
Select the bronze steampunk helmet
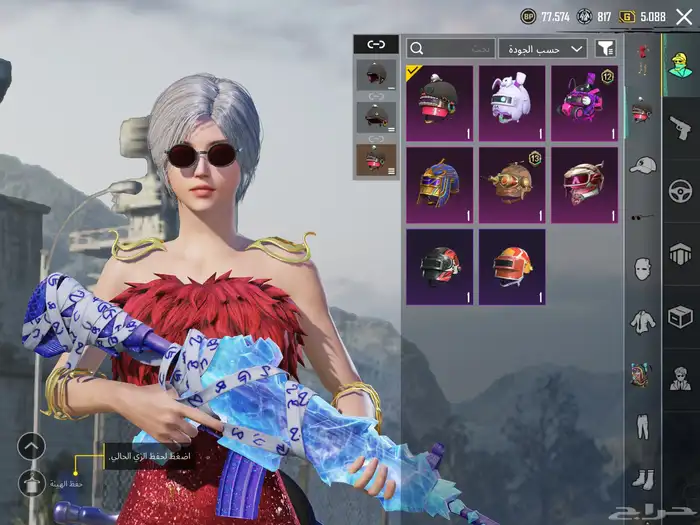(512, 186)
